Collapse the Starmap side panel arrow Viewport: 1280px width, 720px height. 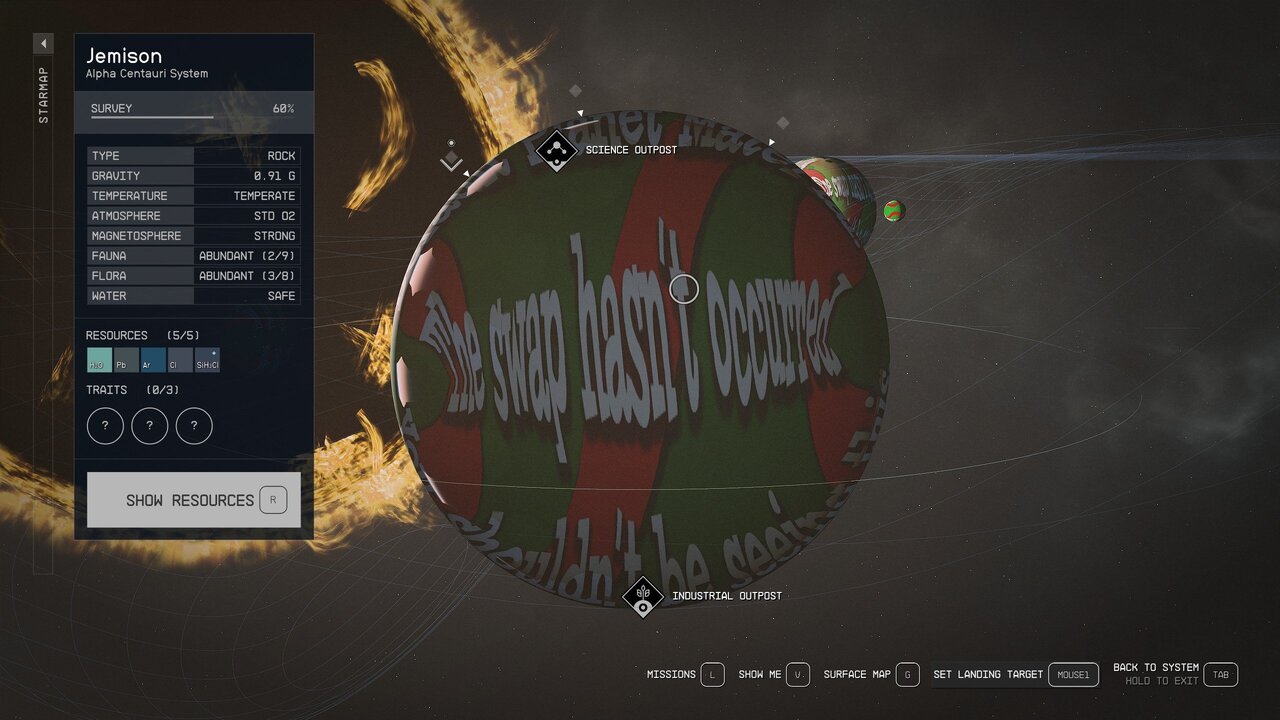43,44
